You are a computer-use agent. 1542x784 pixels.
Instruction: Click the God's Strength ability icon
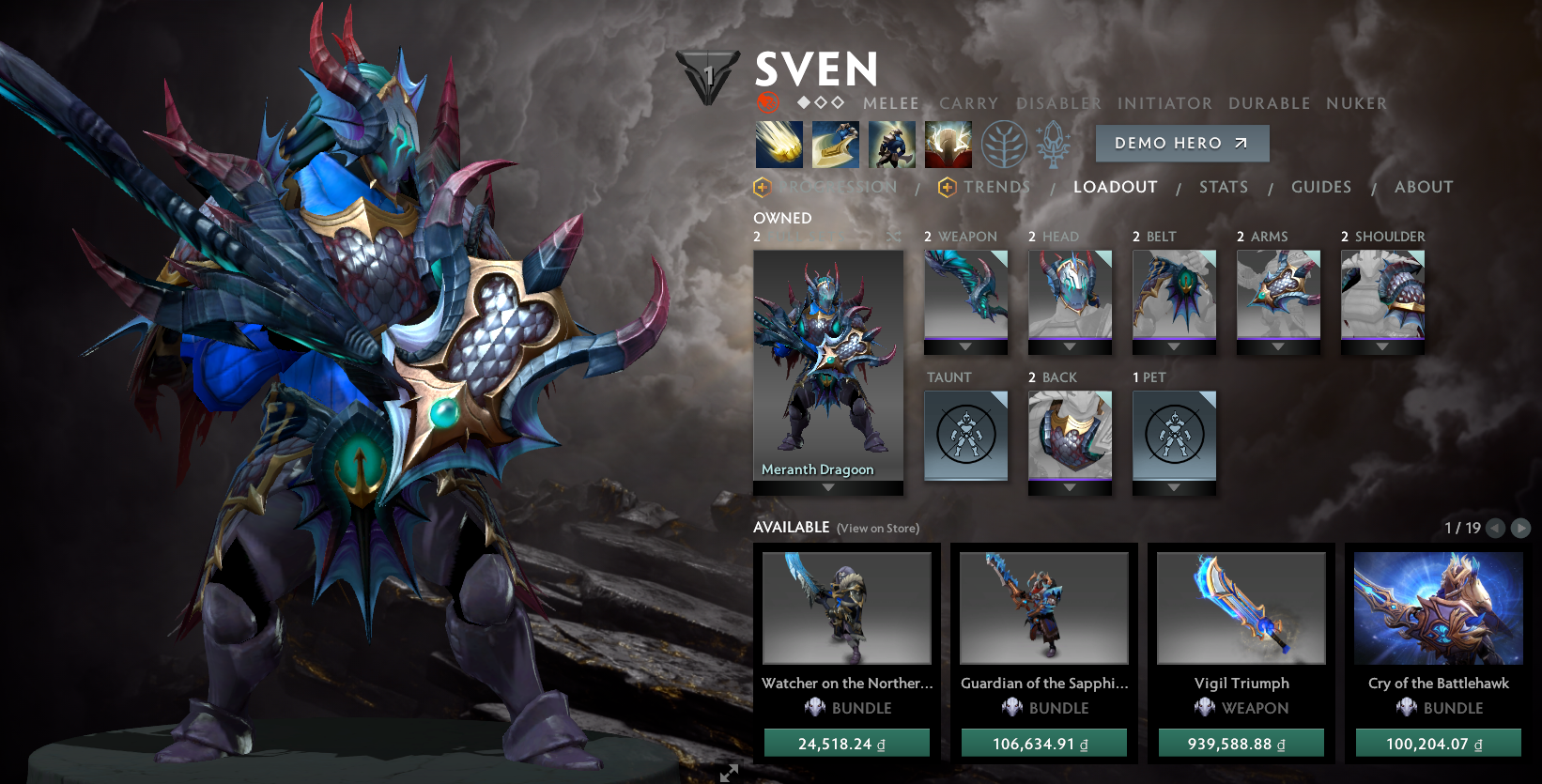pyautogui.click(x=948, y=146)
